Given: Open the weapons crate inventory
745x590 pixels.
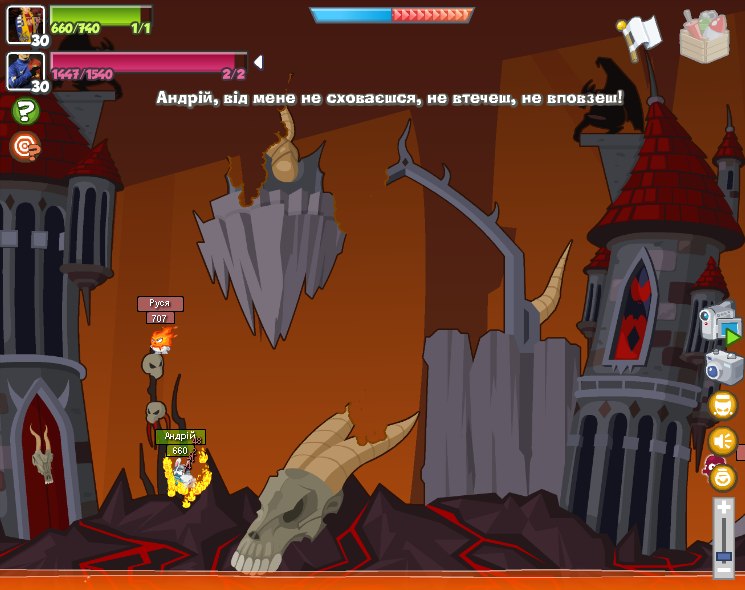Looking at the screenshot, I should (704, 36).
